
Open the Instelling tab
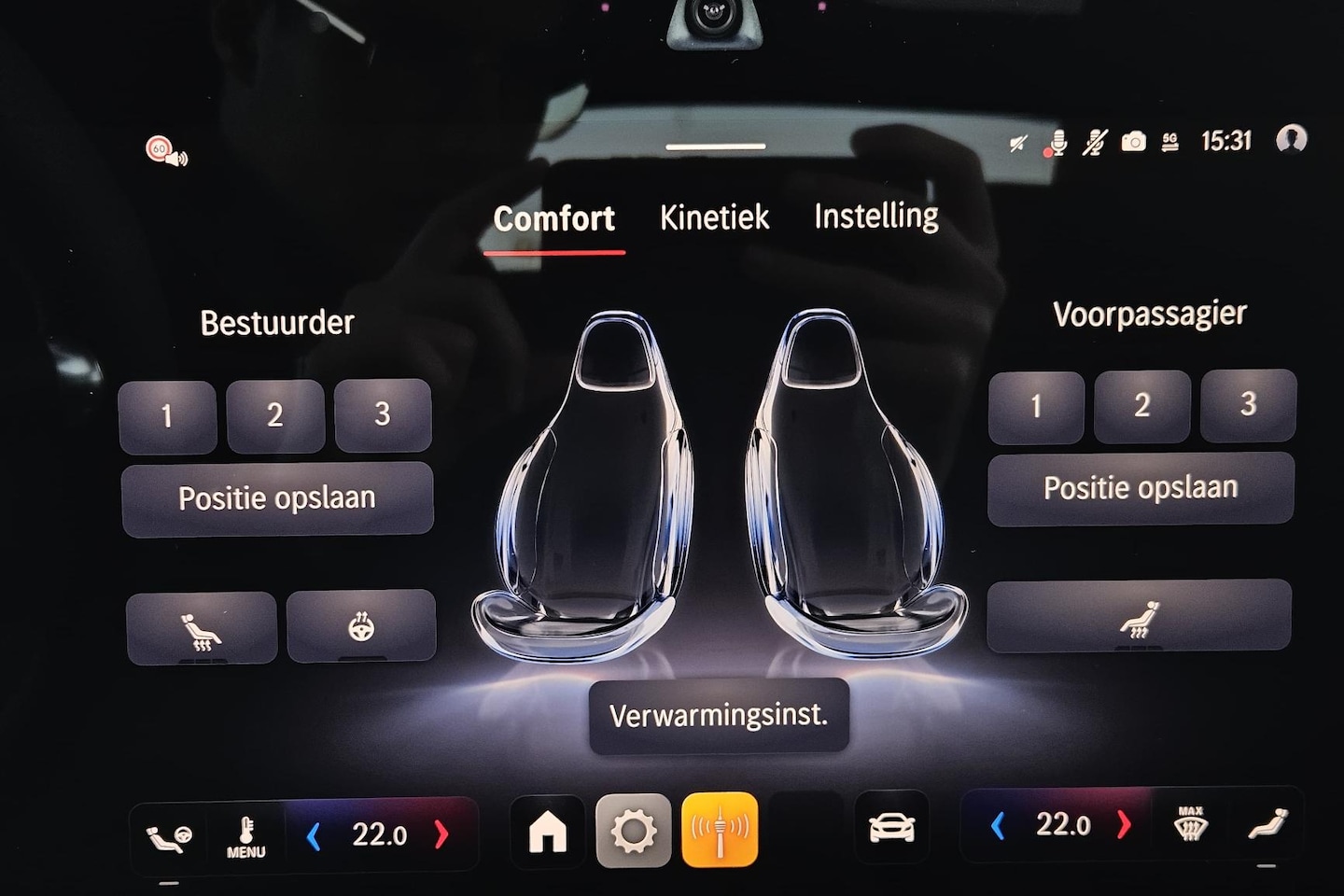875,217
